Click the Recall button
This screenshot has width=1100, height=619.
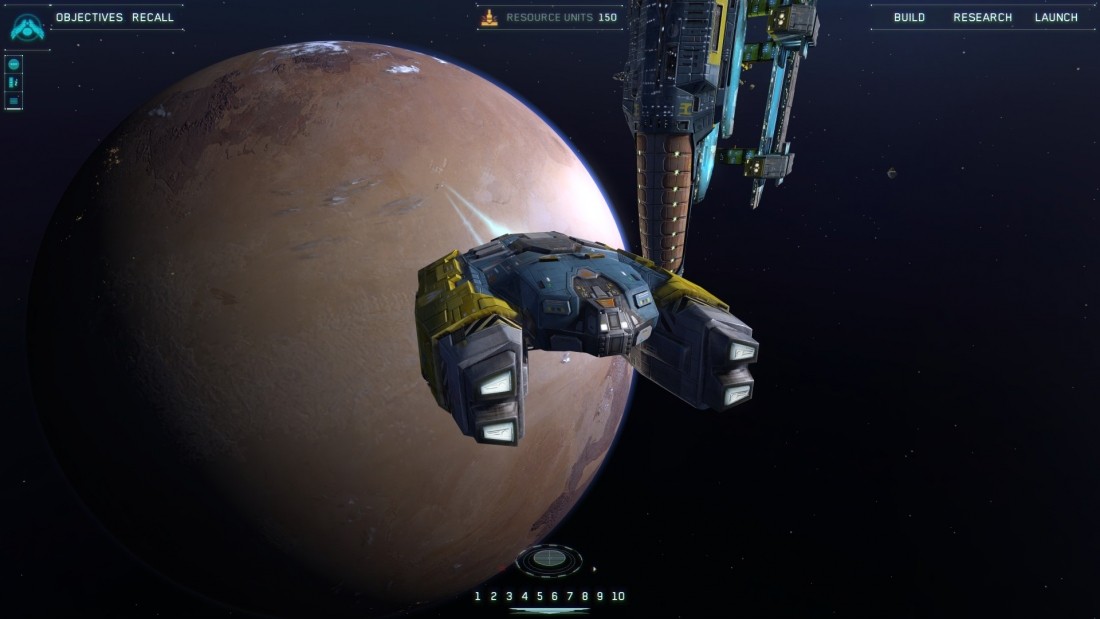(x=153, y=17)
